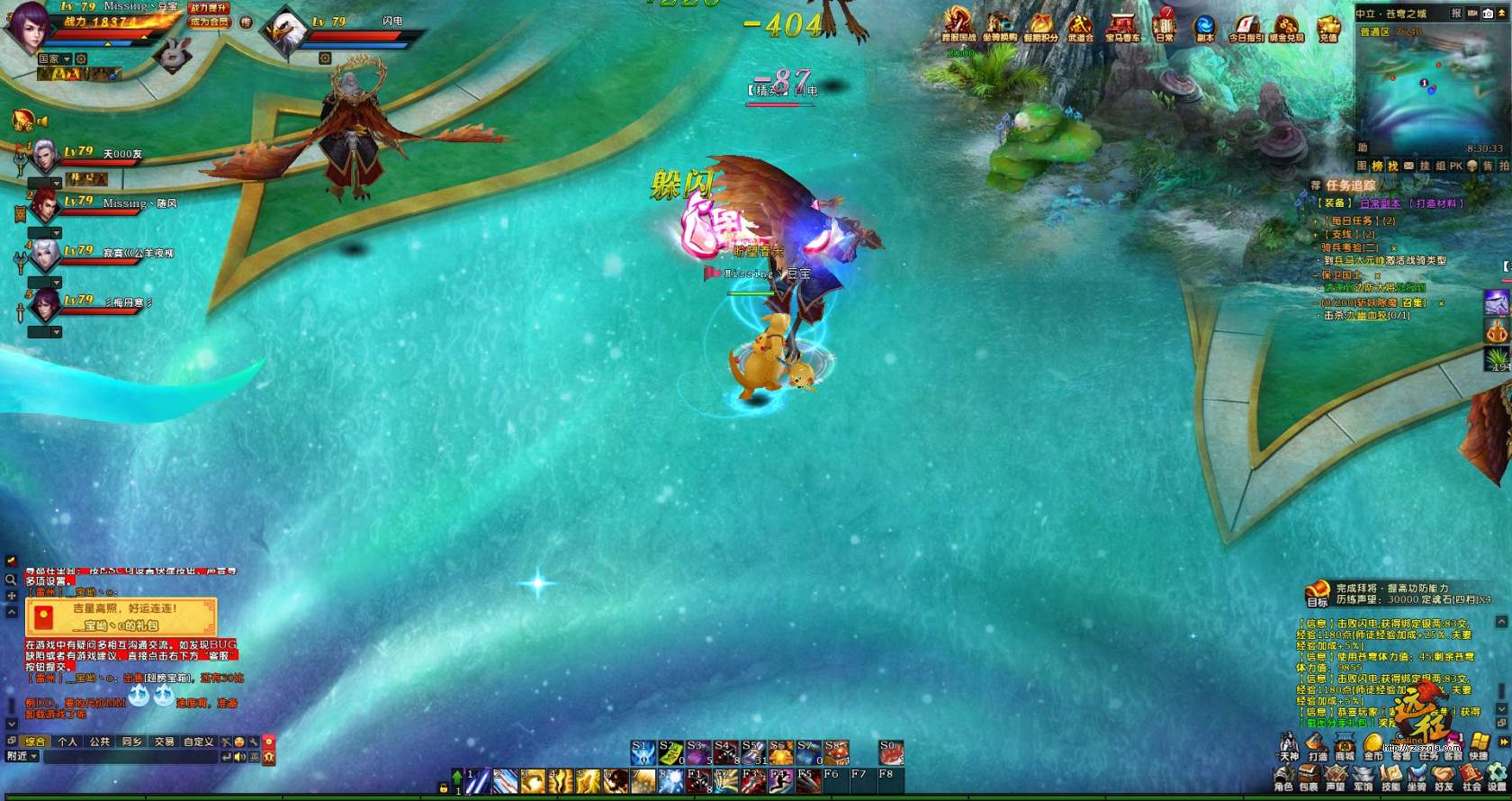The height and width of the screenshot is (801, 1512).
Task: Click the chat text input box
Action: (x=130, y=757)
